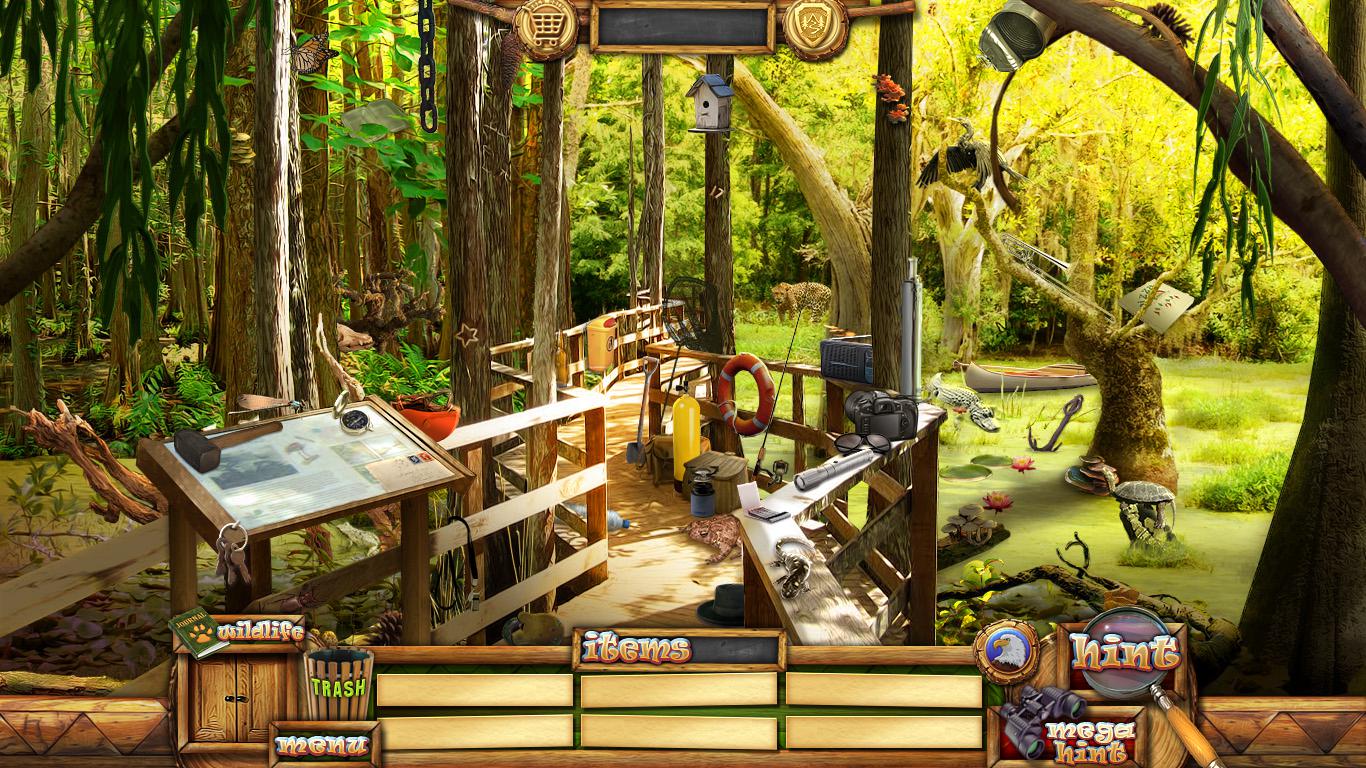Open the game menu
The height and width of the screenshot is (768, 1366).
click(323, 745)
